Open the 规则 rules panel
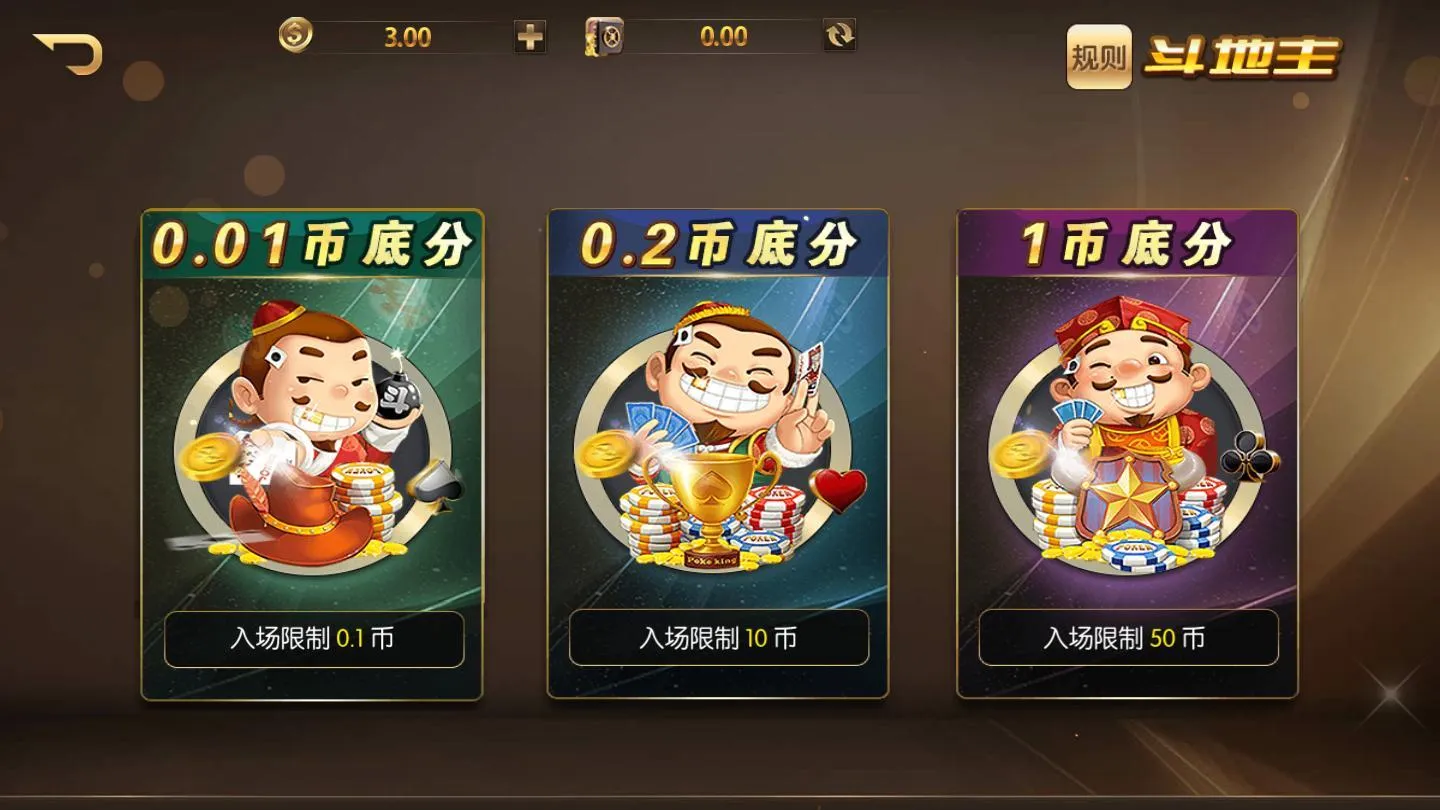The width and height of the screenshot is (1440, 810). tap(1097, 58)
